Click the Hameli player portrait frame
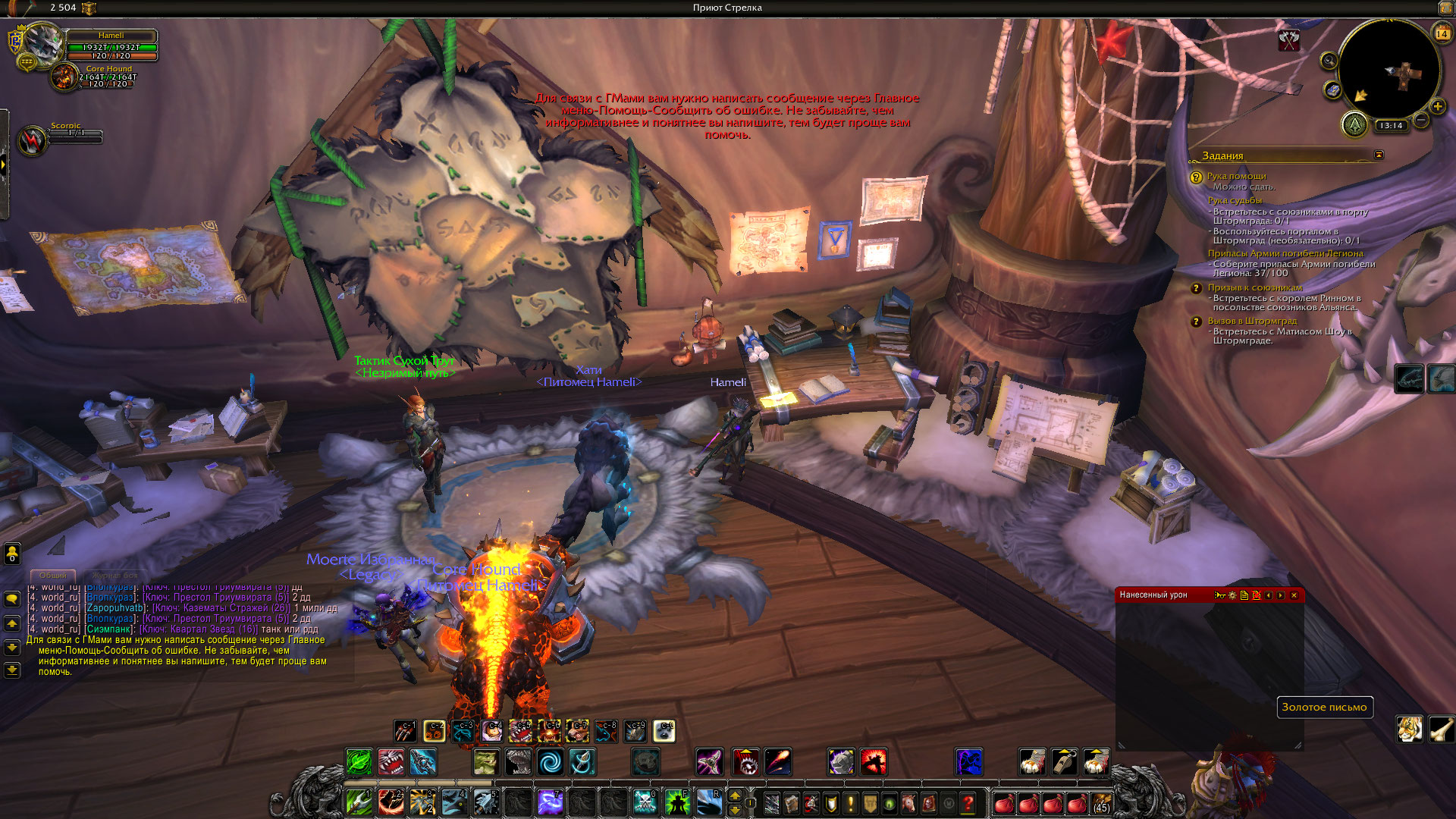The width and height of the screenshot is (1456, 819). pos(44,44)
